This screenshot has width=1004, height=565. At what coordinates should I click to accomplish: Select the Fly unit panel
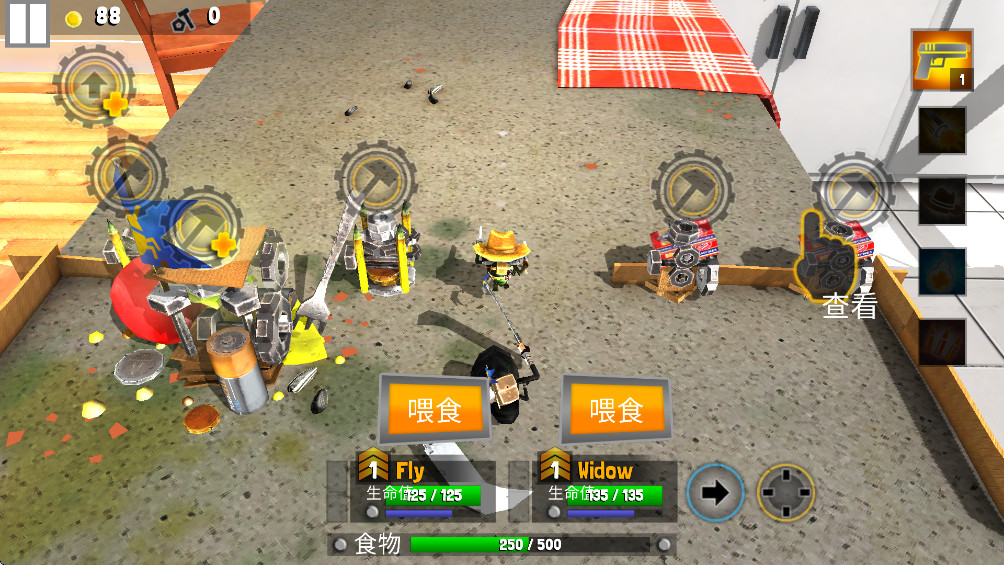point(423,490)
